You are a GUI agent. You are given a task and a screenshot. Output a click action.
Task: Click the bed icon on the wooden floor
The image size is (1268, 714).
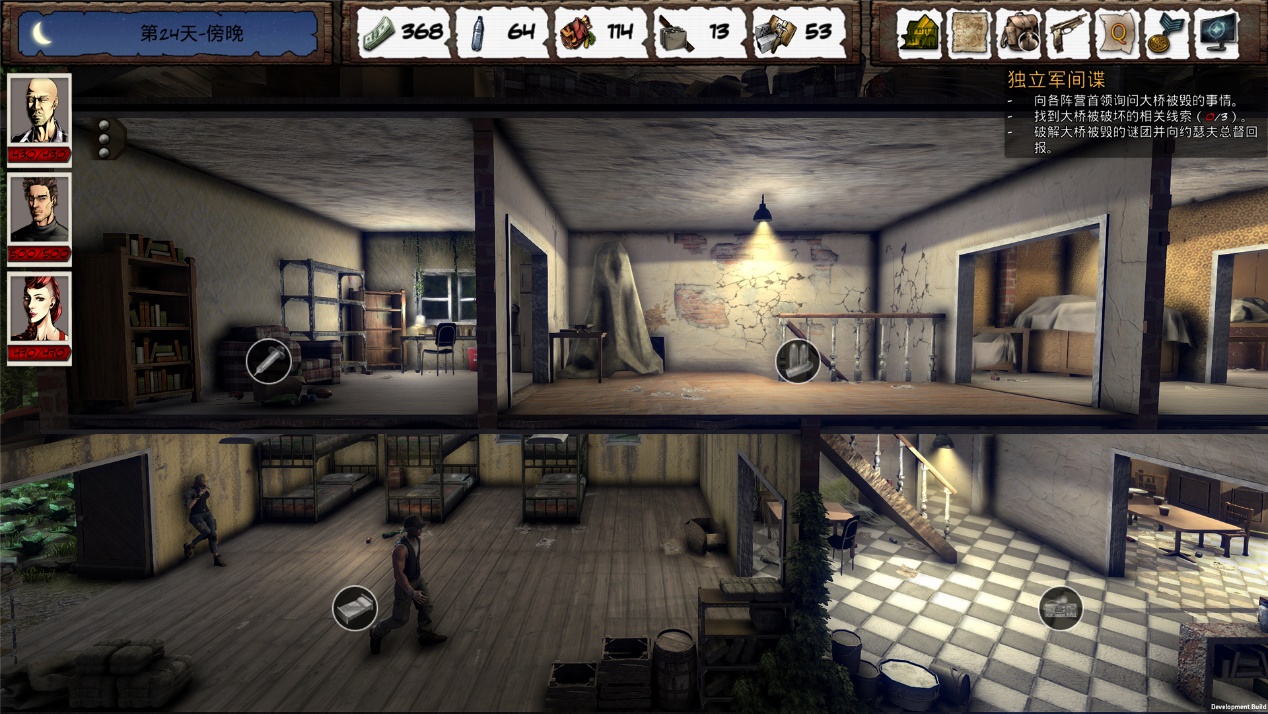point(355,607)
